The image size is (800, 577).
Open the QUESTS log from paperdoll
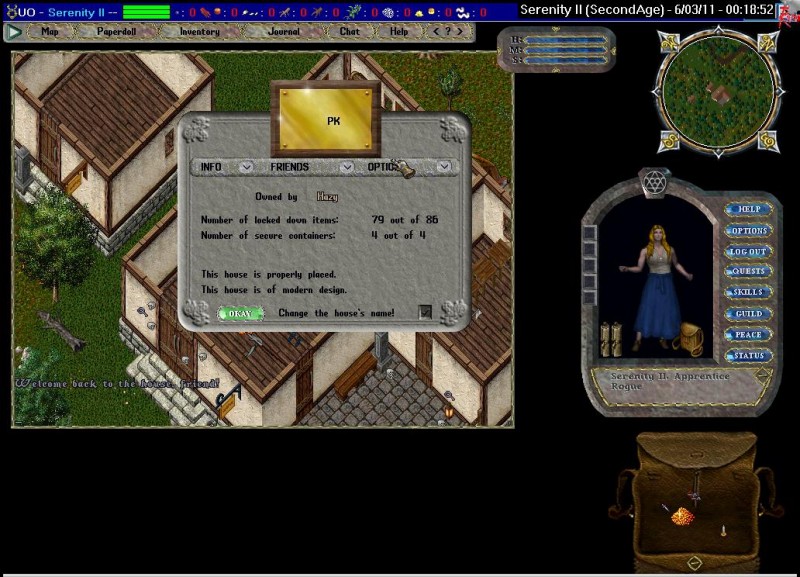[748, 272]
